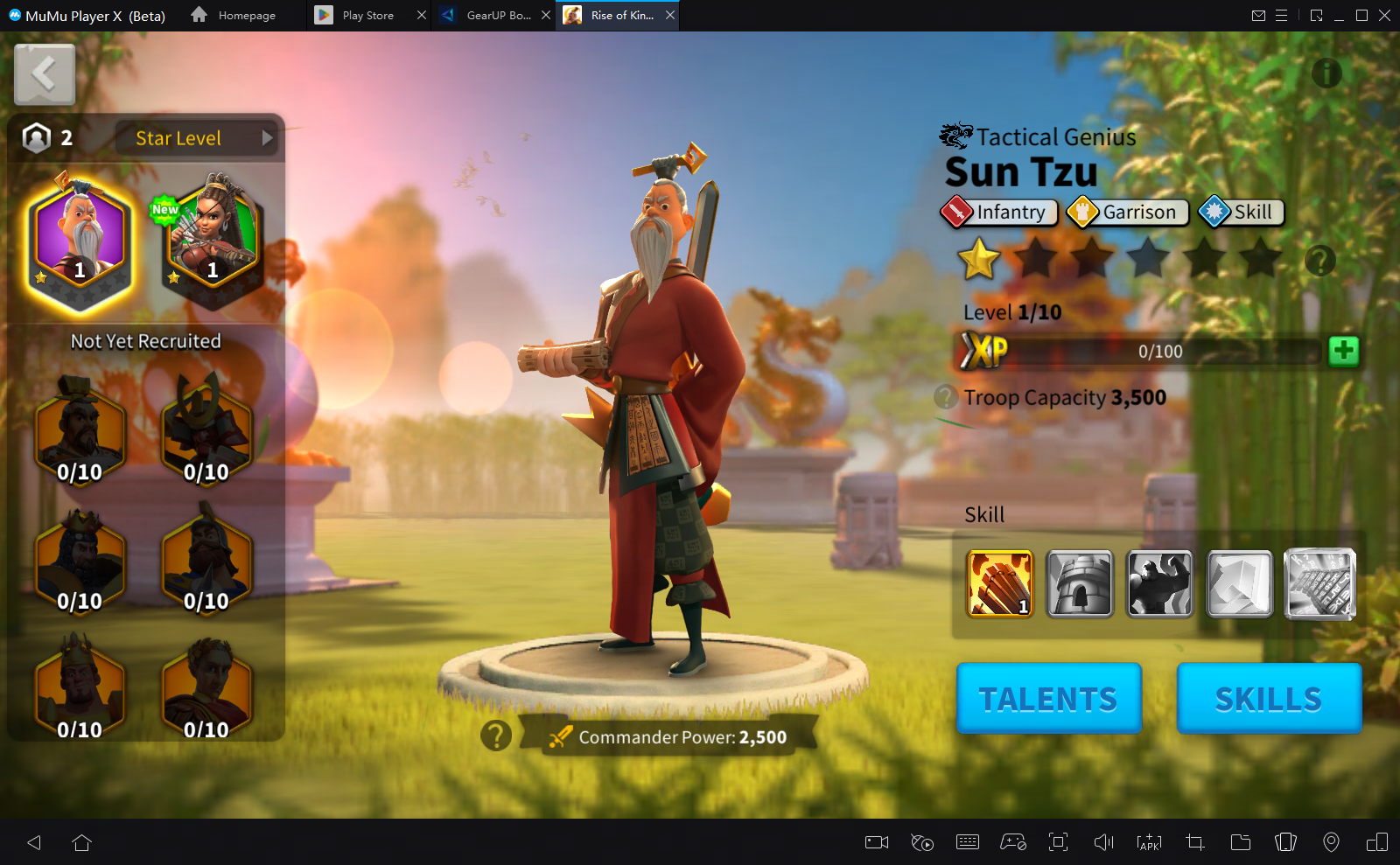
Task: Open the SKILLS screen
Action: (x=1269, y=698)
